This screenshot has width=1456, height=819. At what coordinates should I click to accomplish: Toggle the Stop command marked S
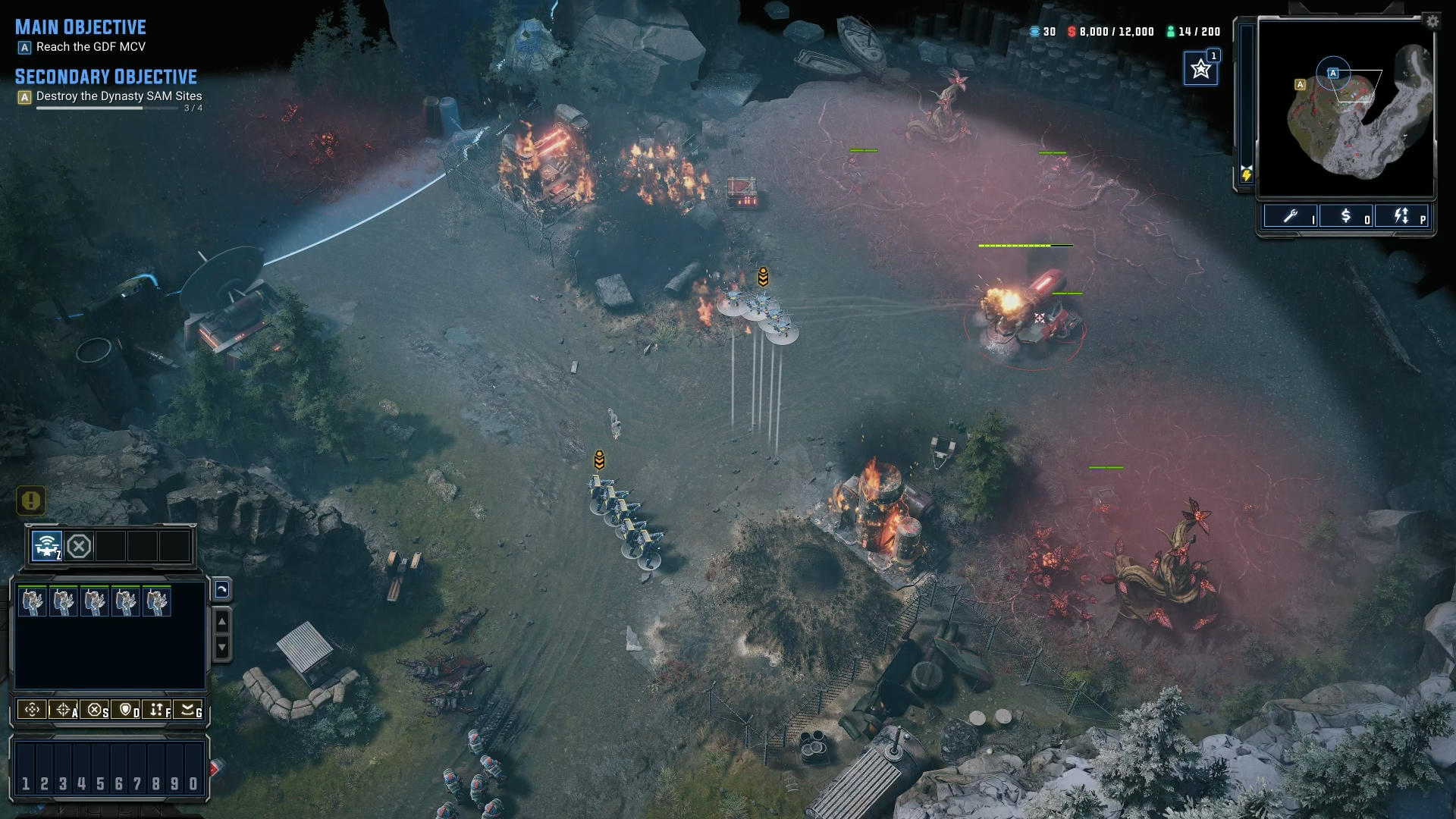(95, 711)
